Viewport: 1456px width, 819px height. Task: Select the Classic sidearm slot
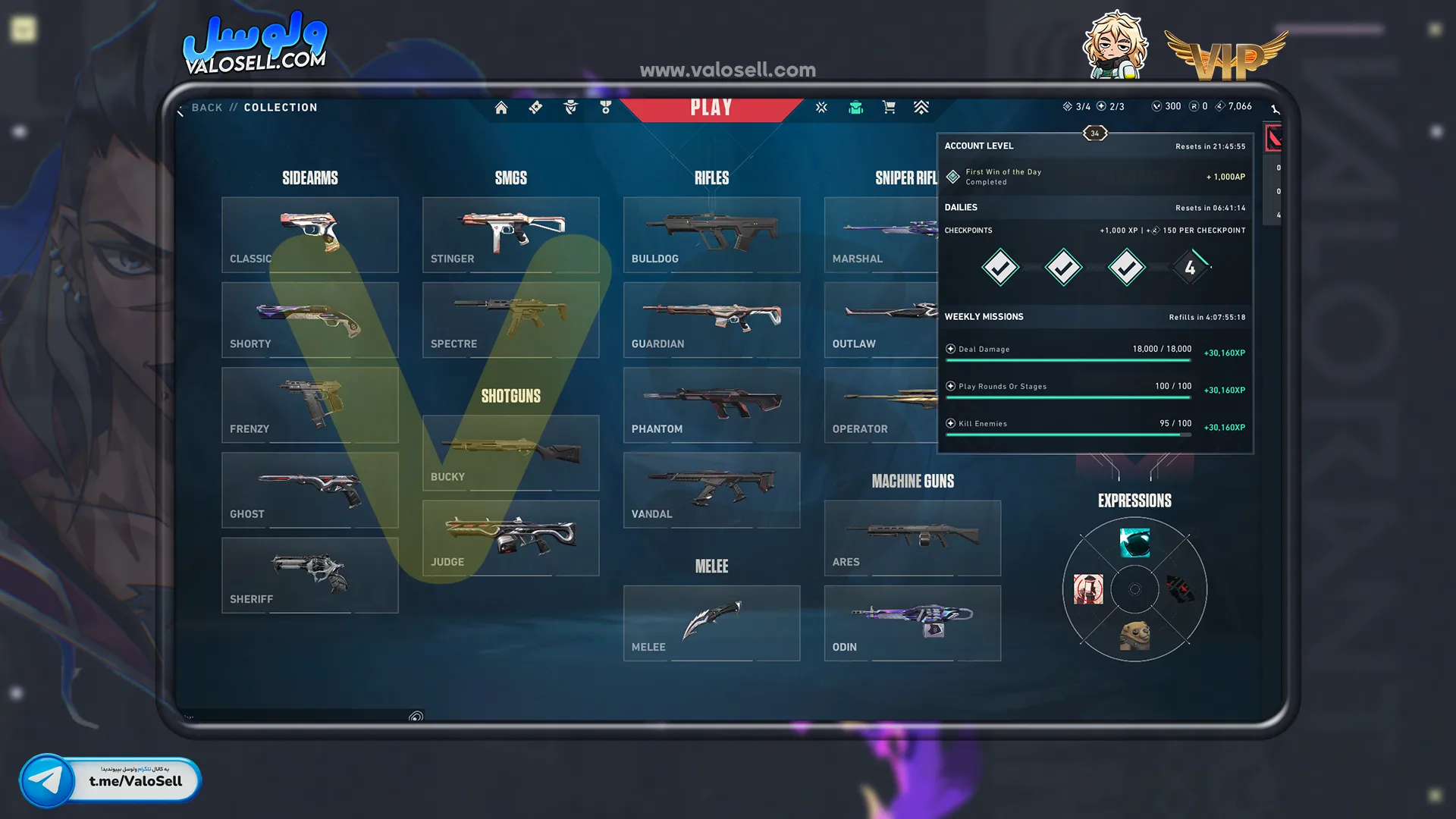click(309, 235)
